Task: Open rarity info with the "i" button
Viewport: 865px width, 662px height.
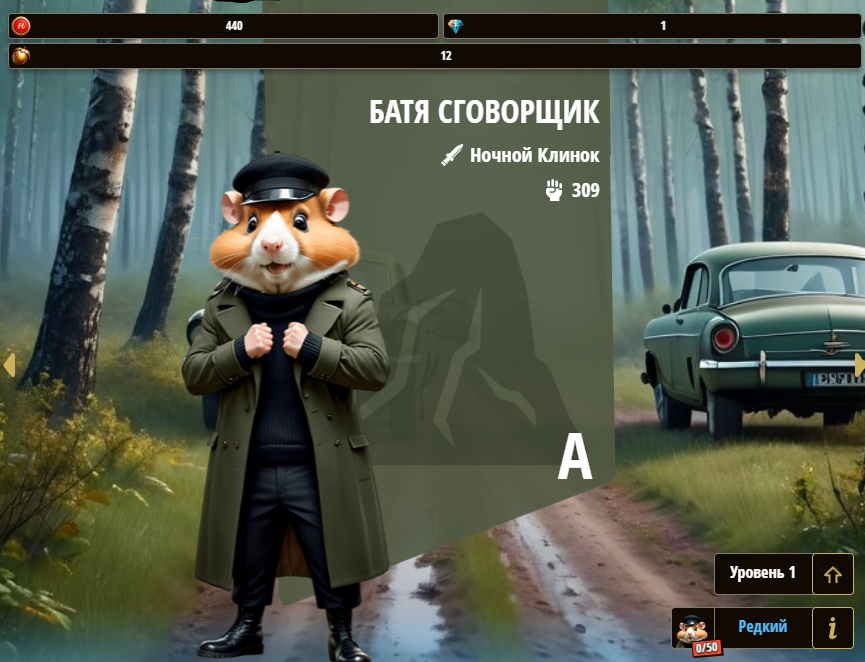Action: 832,628
